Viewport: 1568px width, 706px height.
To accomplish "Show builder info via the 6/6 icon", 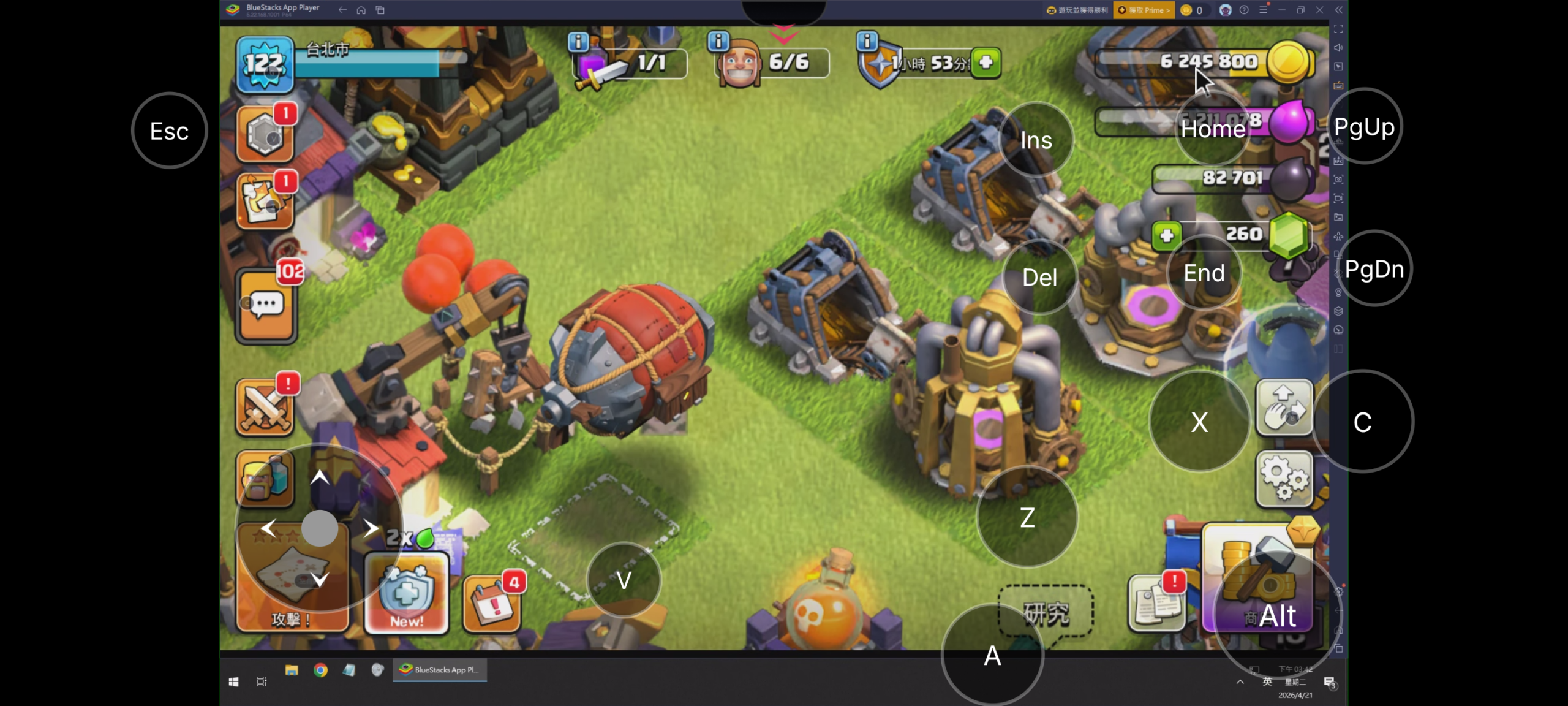I will pos(718,42).
